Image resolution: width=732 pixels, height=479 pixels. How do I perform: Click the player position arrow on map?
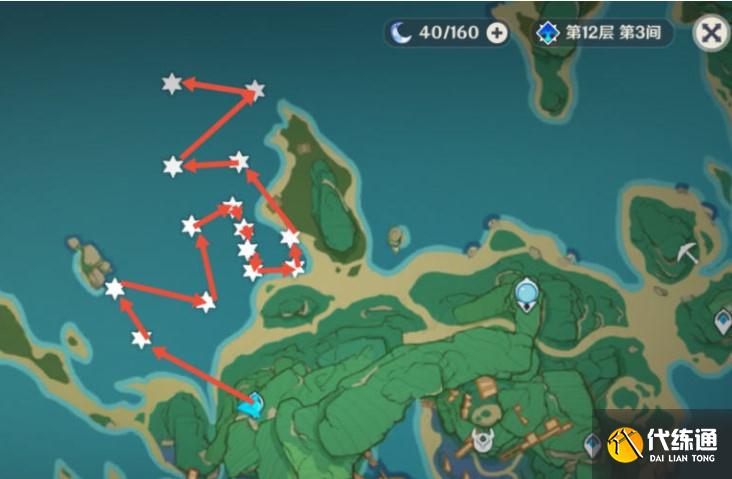point(254,405)
